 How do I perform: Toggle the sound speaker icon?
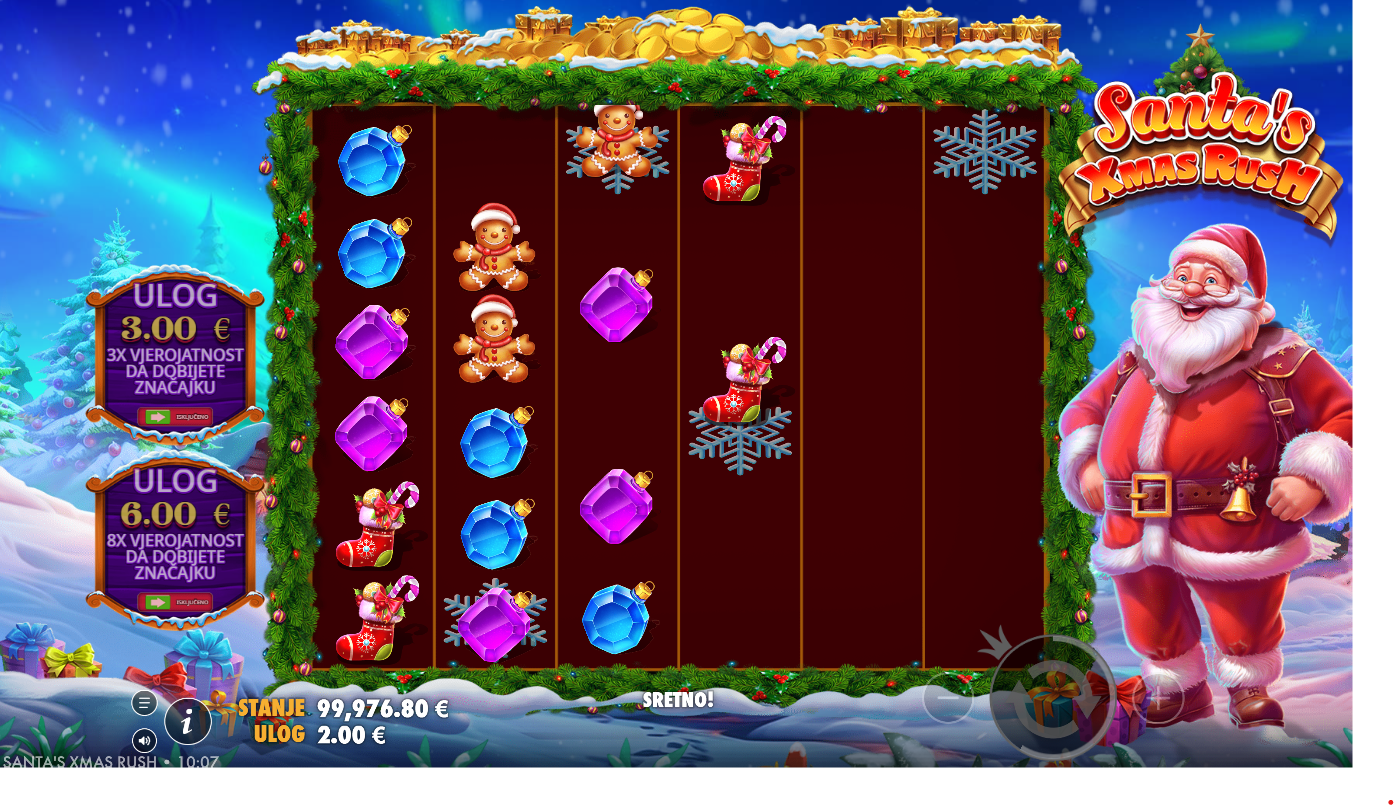coord(144,741)
